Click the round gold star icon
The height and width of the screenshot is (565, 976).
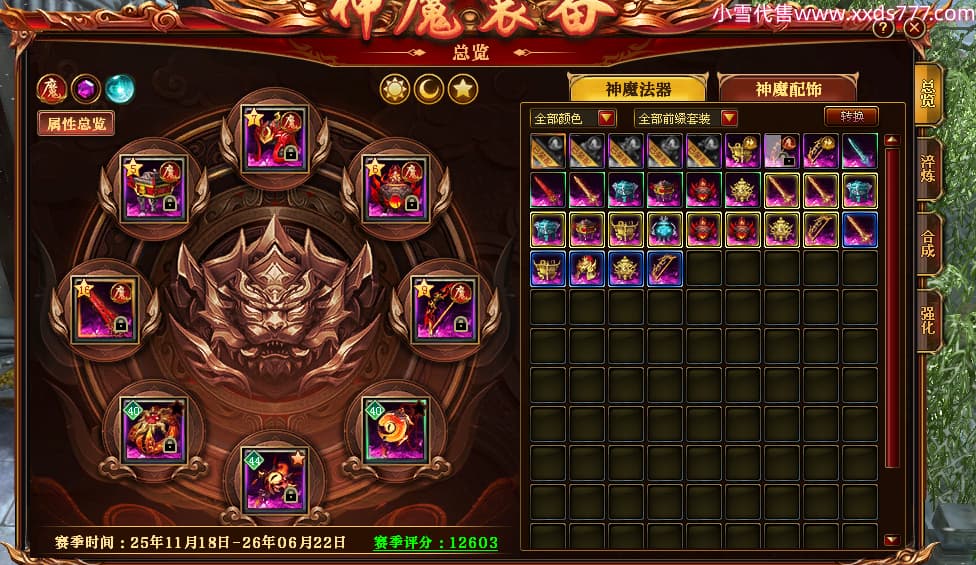coord(462,89)
